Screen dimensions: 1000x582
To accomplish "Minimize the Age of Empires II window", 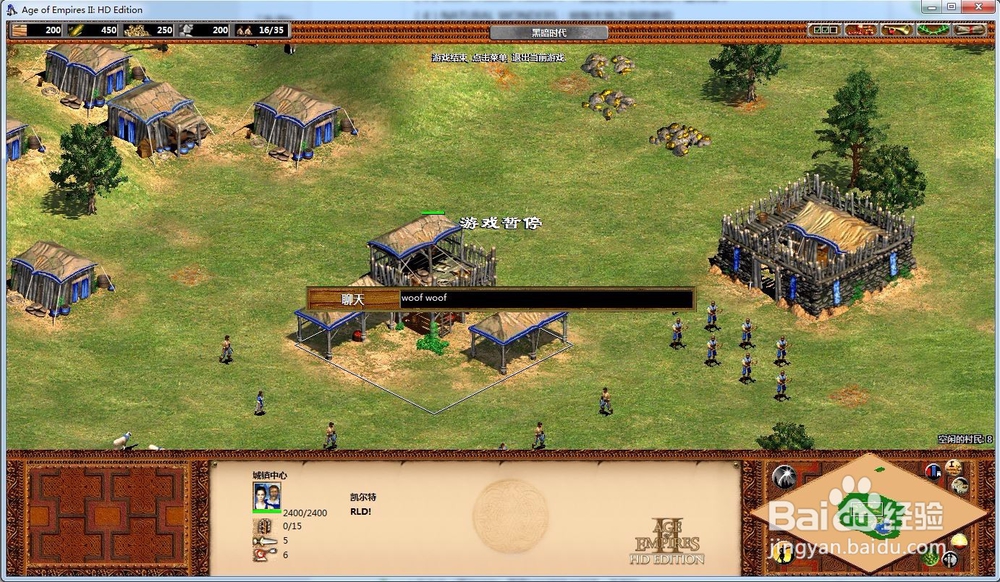I will pos(930,8).
